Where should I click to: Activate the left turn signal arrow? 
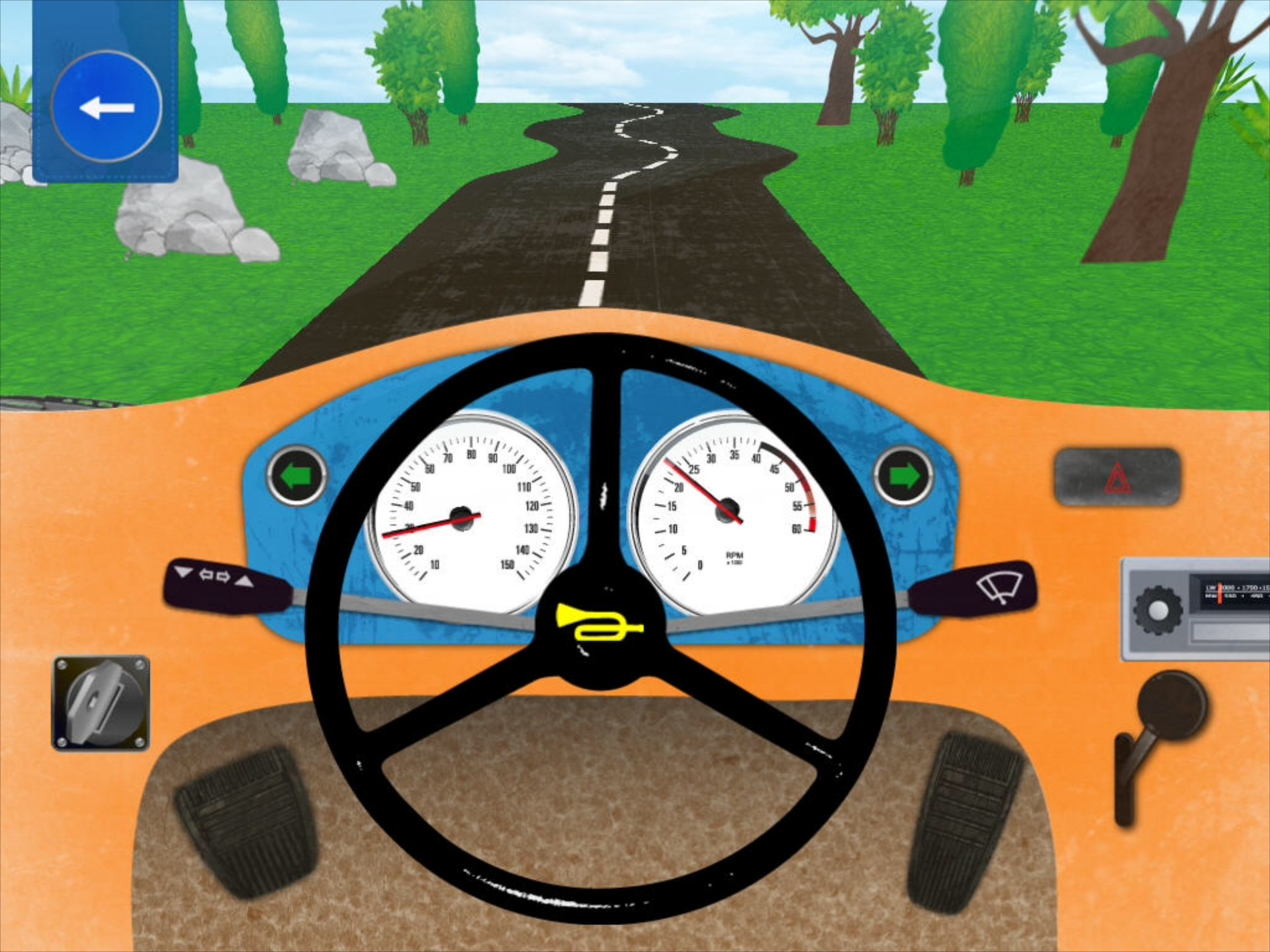[x=296, y=474]
